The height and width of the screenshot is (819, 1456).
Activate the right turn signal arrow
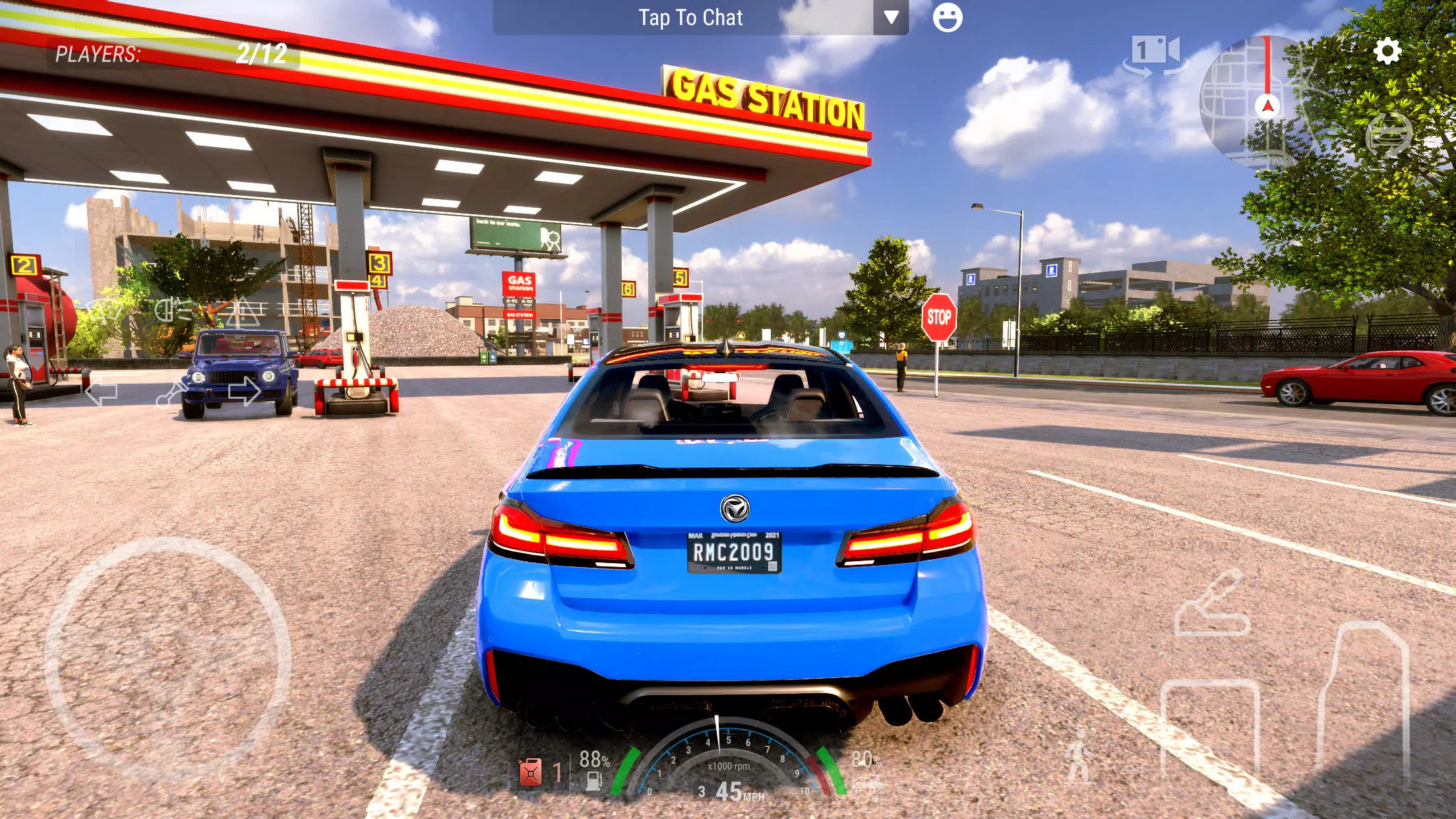[244, 390]
